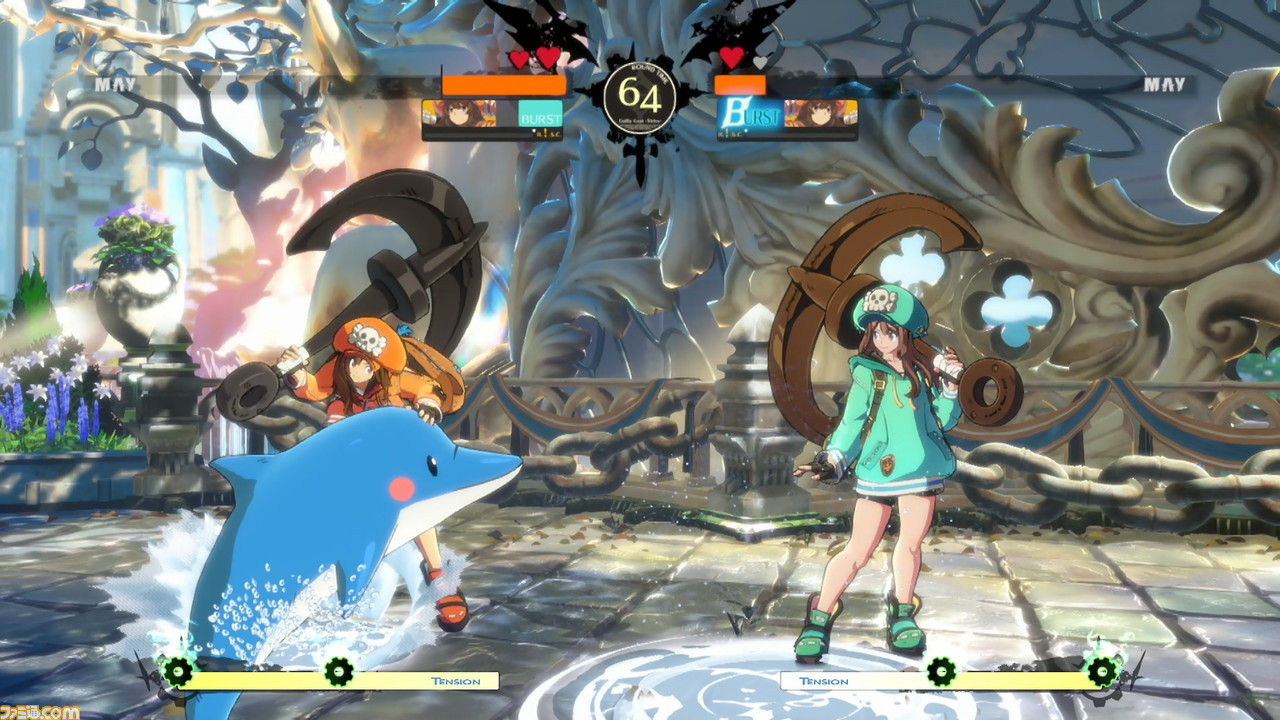The height and width of the screenshot is (720, 1280).
Task: Select the blue BURST icon beside the right portrait
Action: (x=749, y=114)
